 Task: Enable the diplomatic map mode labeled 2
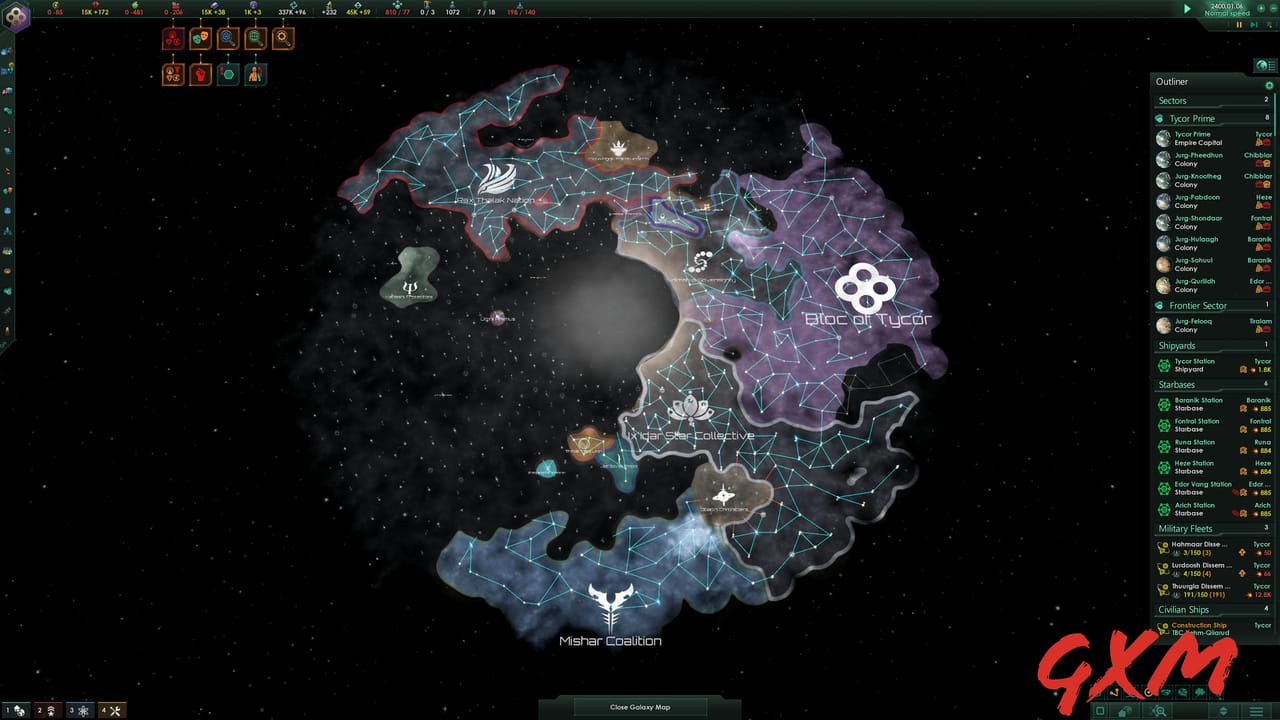tap(47, 710)
